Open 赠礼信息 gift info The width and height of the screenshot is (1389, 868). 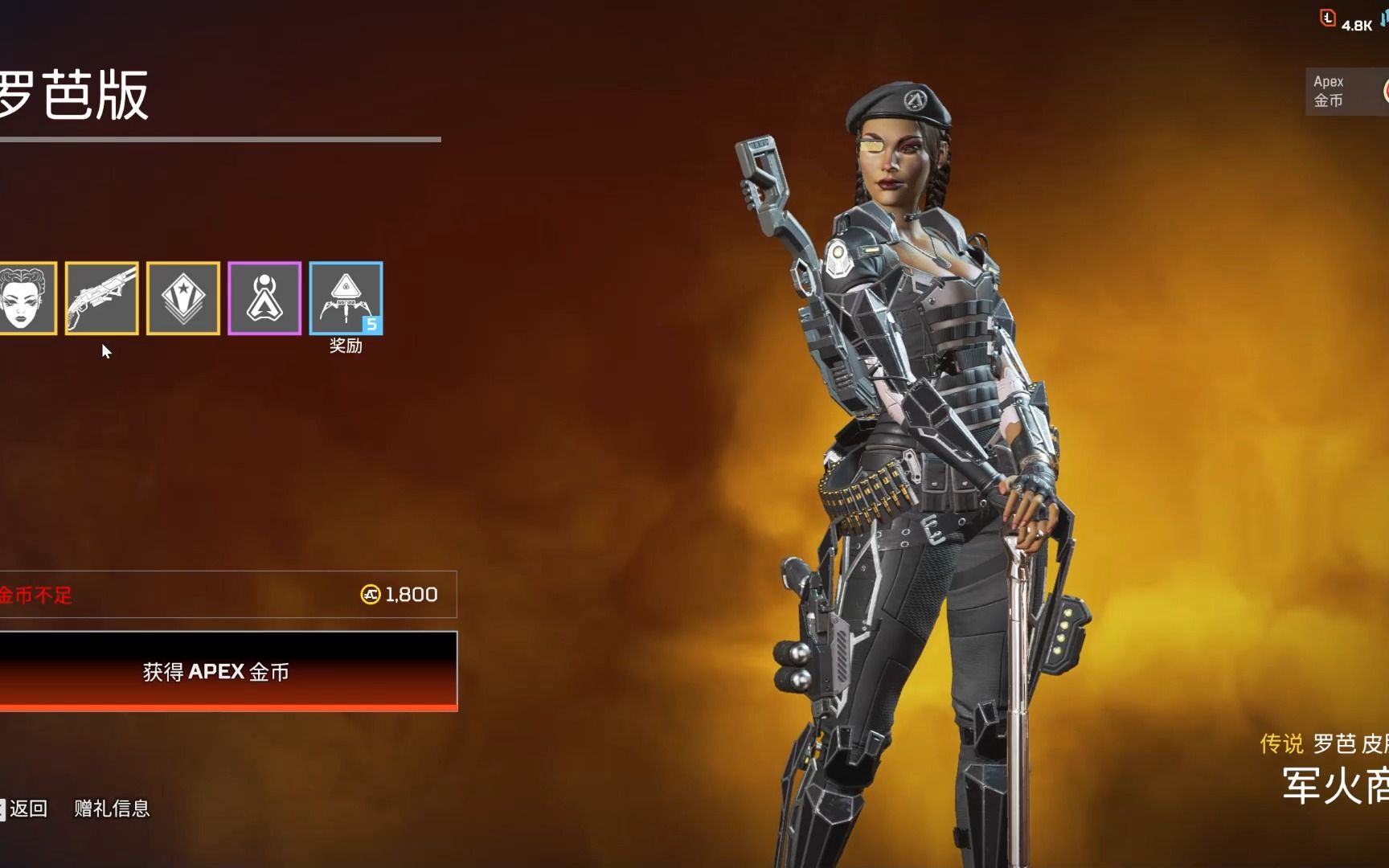click(x=112, y=809)
